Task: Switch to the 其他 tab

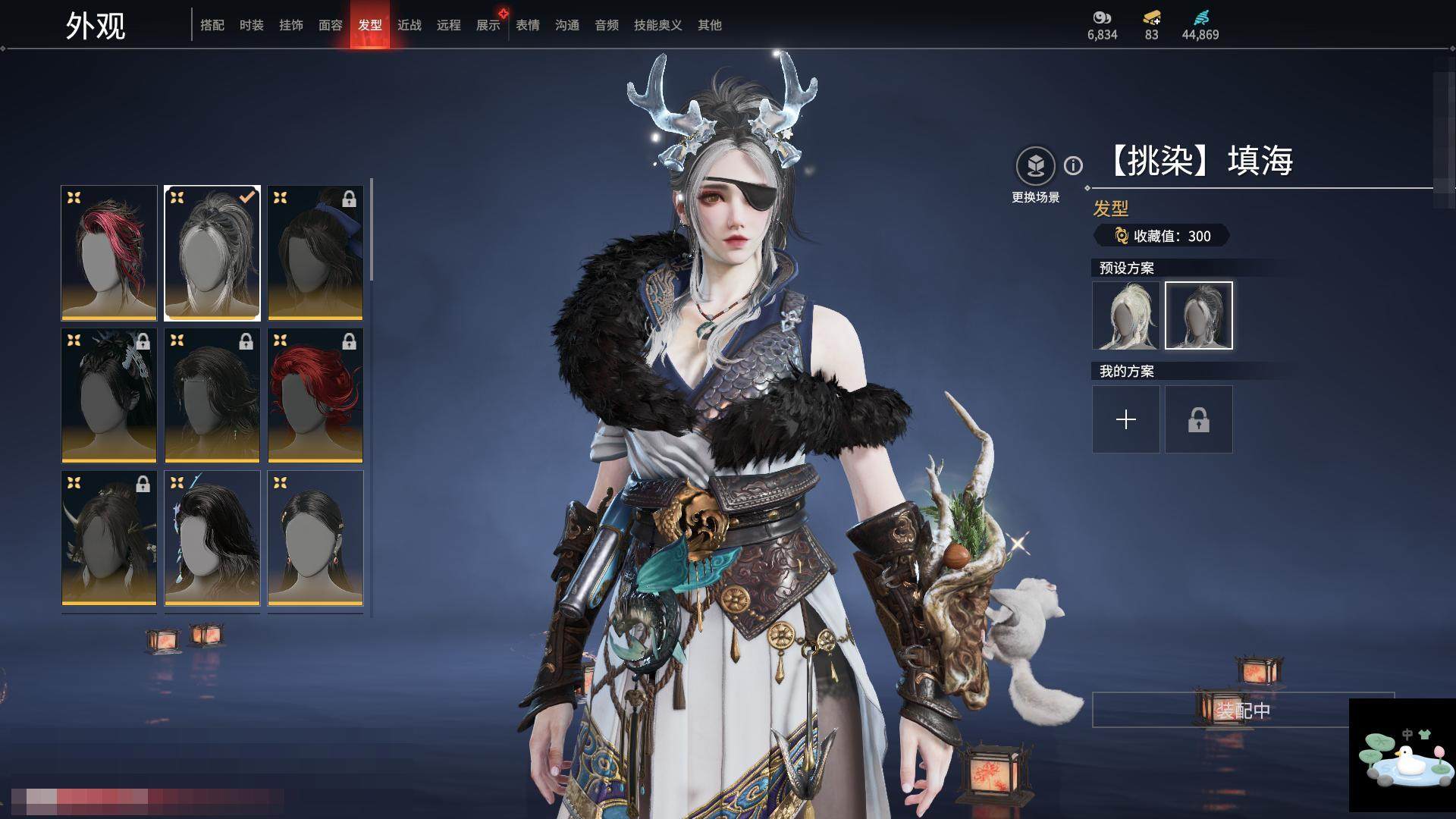Action: click(x=710, y=25)
